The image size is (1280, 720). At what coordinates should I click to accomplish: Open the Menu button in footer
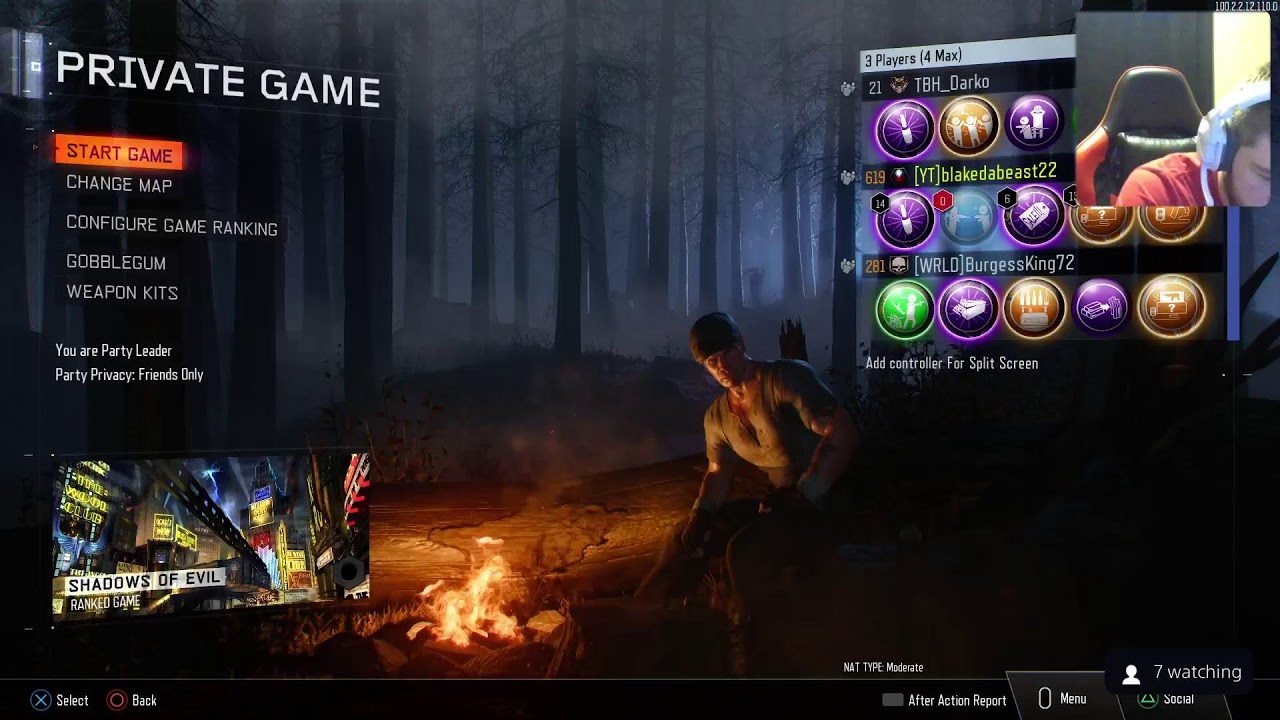[x=1062, y=699]
